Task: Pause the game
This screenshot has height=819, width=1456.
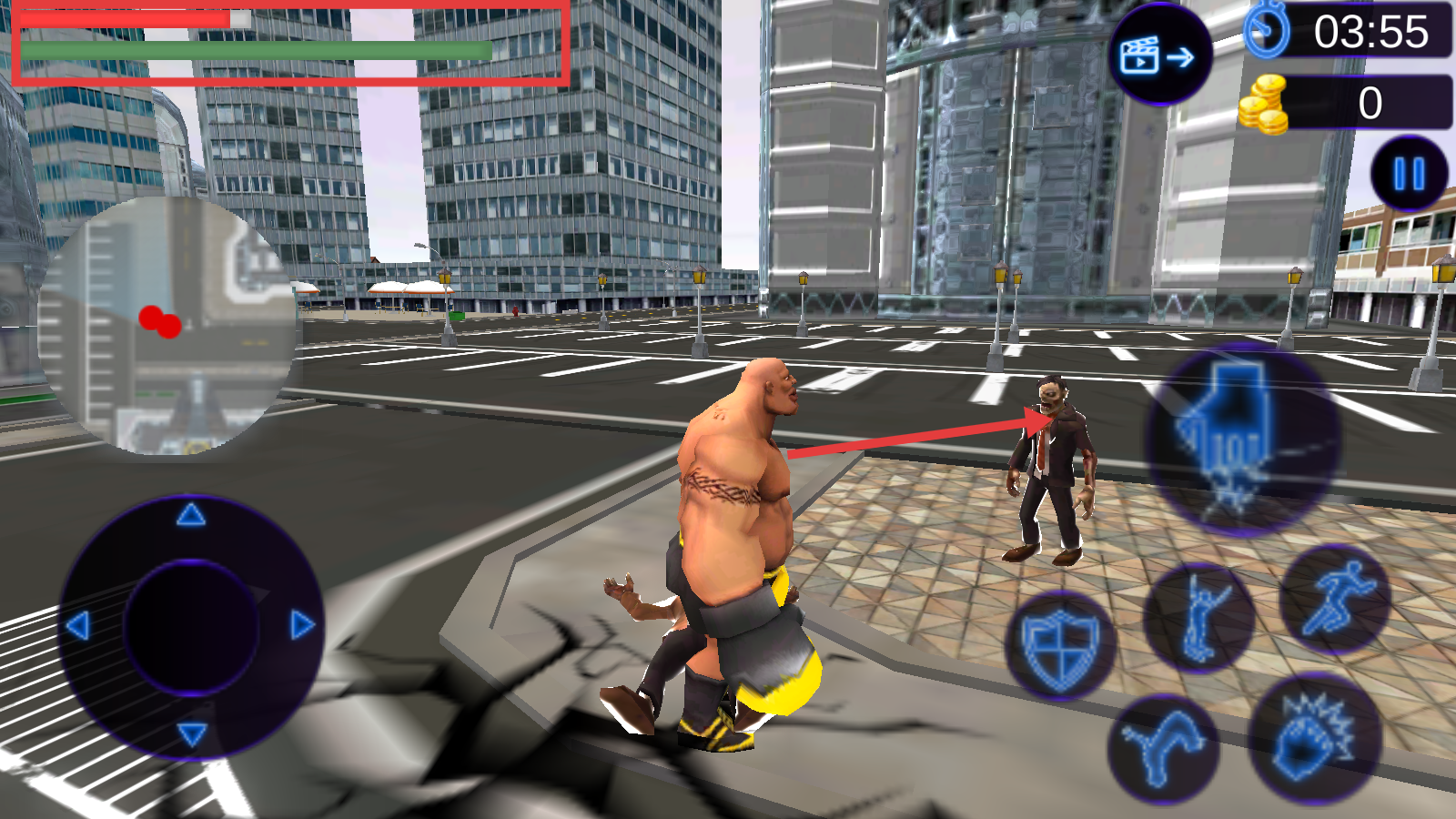Action: pos(1409,173)
